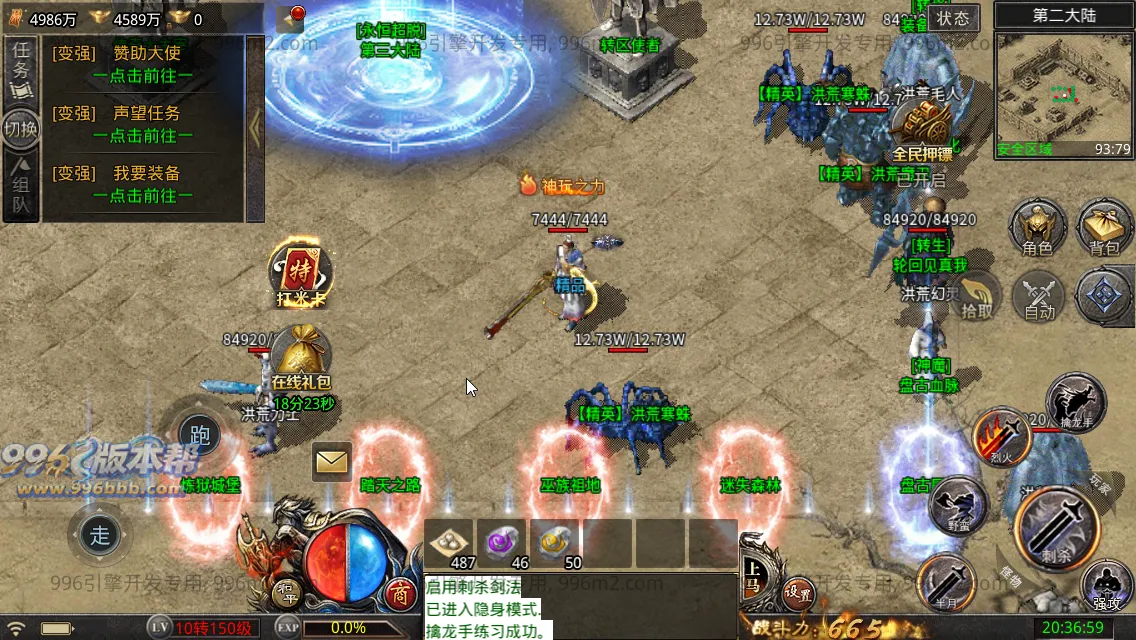Screen dimensions: 1136x640
Task: Open the 商 shop button
Action: (401, 594)
